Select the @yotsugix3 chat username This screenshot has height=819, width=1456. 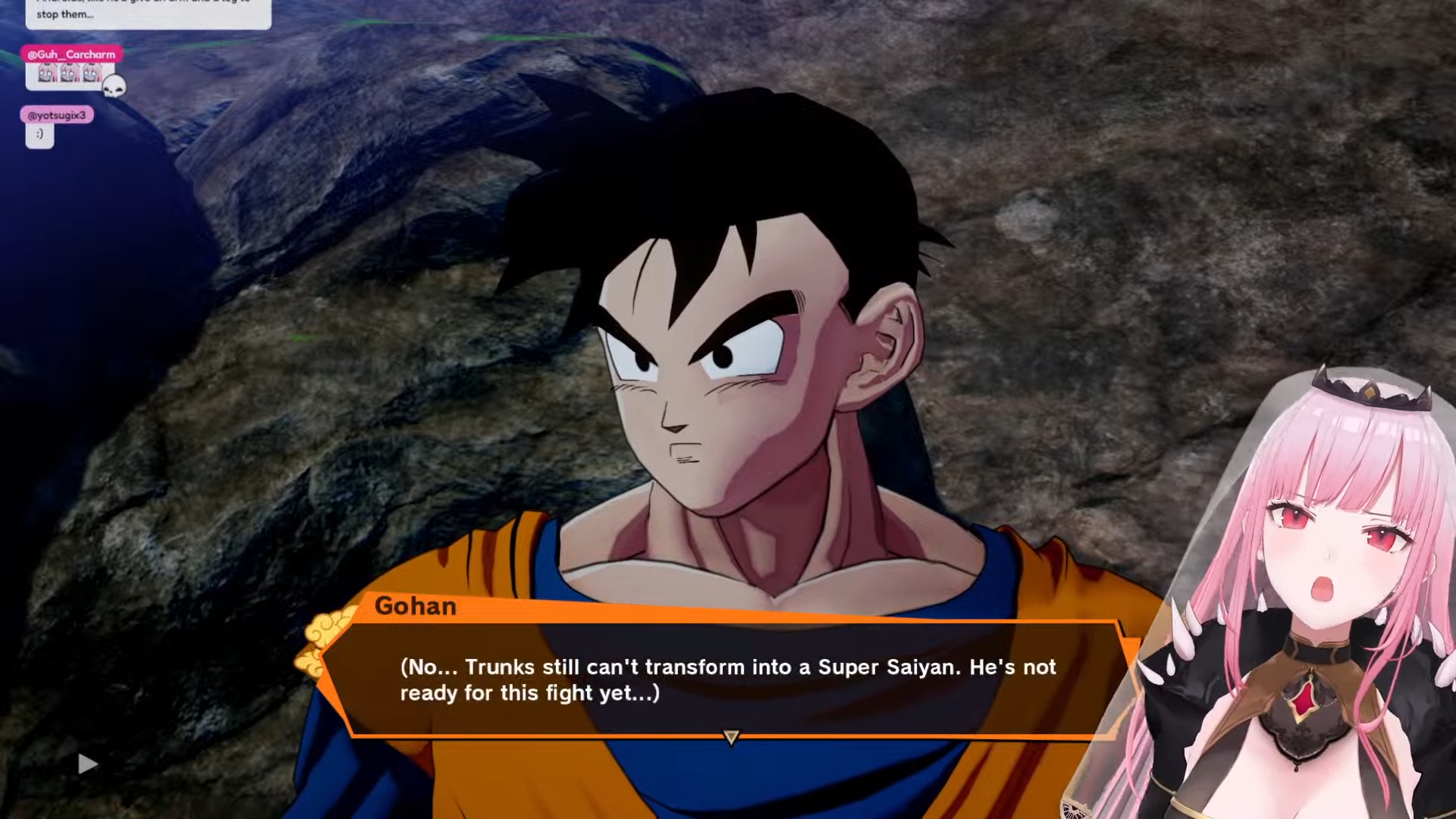pyautogui.click(x=57, y=115)
